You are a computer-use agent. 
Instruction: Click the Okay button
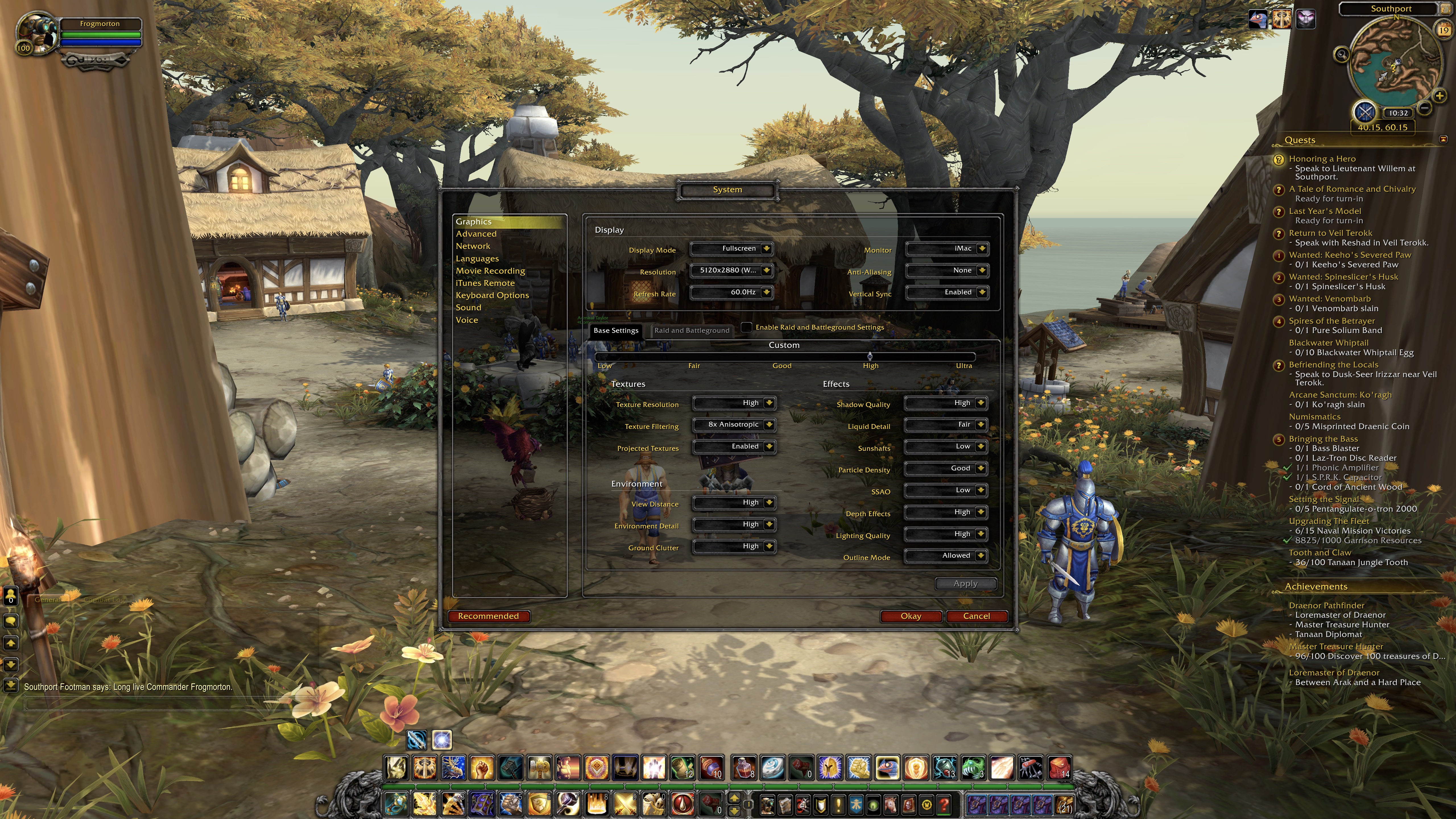pos(911,616)
